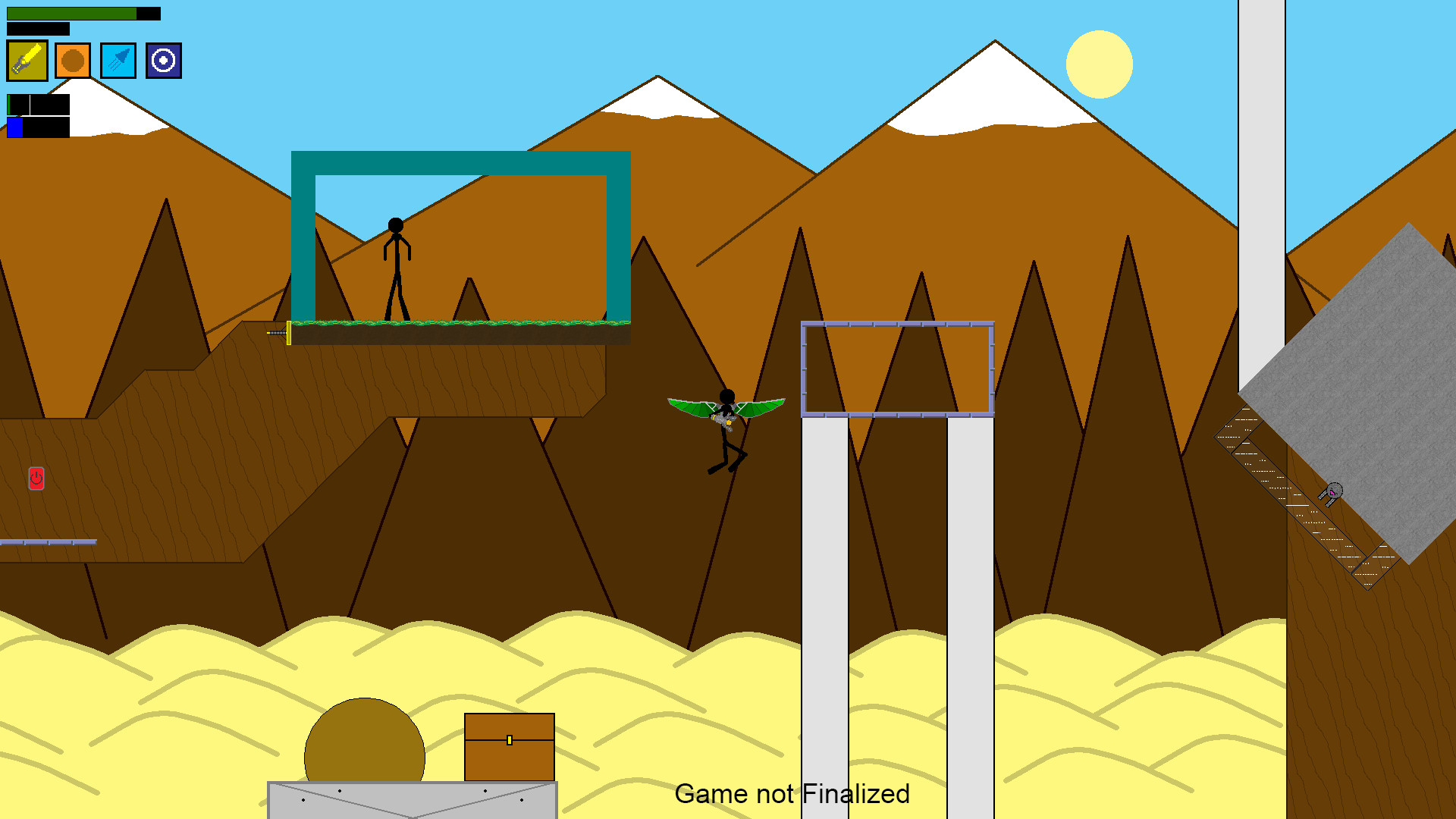Click the Game not Finalized text

tap(793, 794)
